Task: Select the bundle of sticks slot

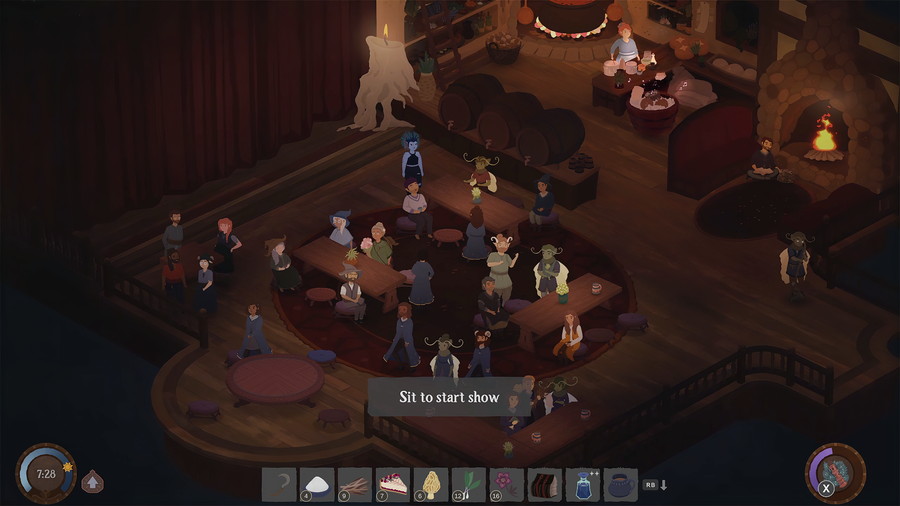Action: (355, 484)
